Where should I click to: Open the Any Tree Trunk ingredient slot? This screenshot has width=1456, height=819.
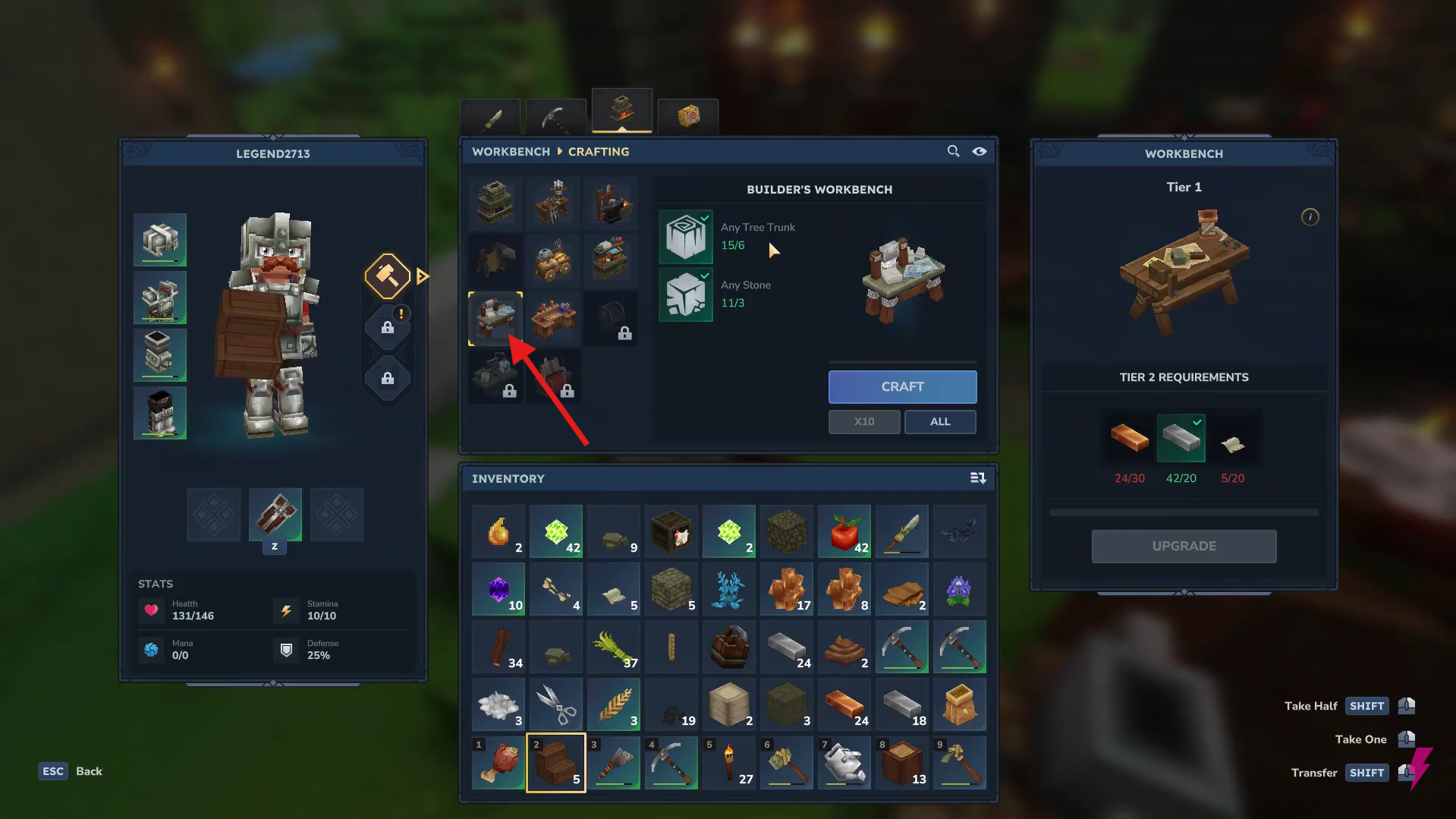(686, 236)
